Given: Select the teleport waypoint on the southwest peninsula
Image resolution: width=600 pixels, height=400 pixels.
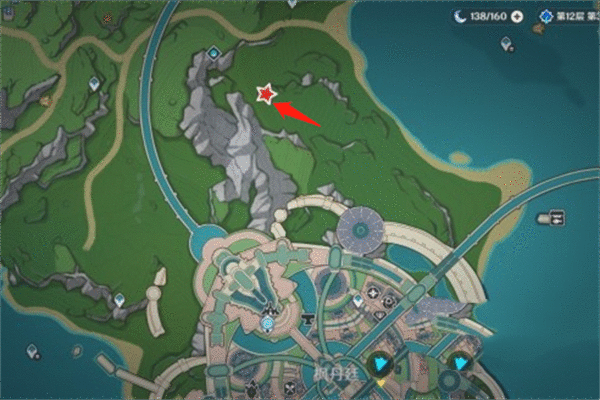Looking at the screenshot, I should (x=121, y=299).
